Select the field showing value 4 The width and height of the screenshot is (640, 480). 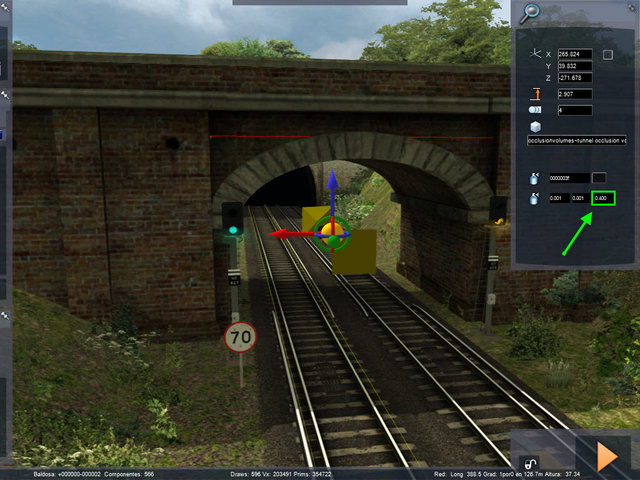click(575, 110)
